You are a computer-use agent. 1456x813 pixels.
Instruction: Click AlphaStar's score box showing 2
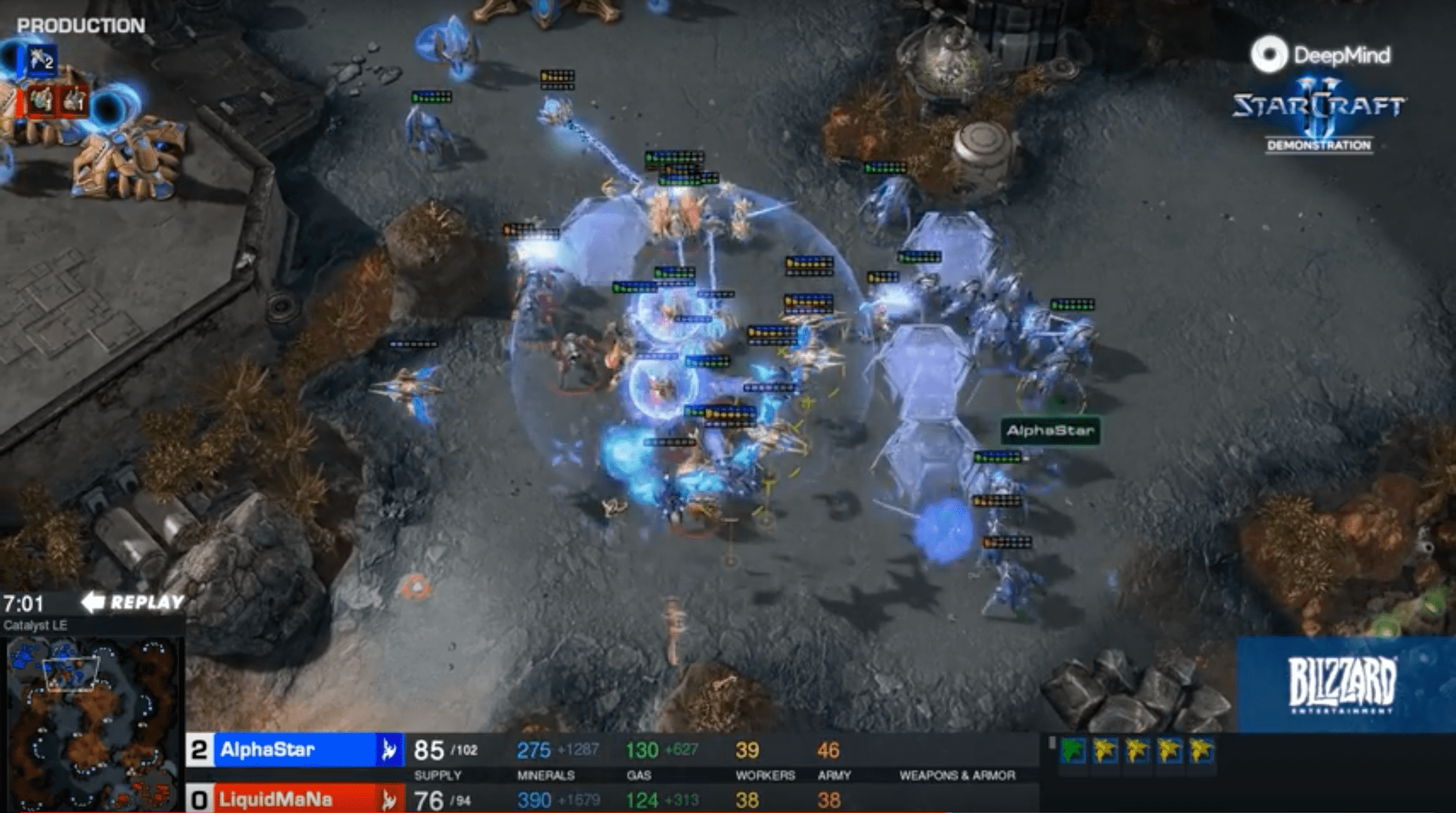[x=197, y=751]
